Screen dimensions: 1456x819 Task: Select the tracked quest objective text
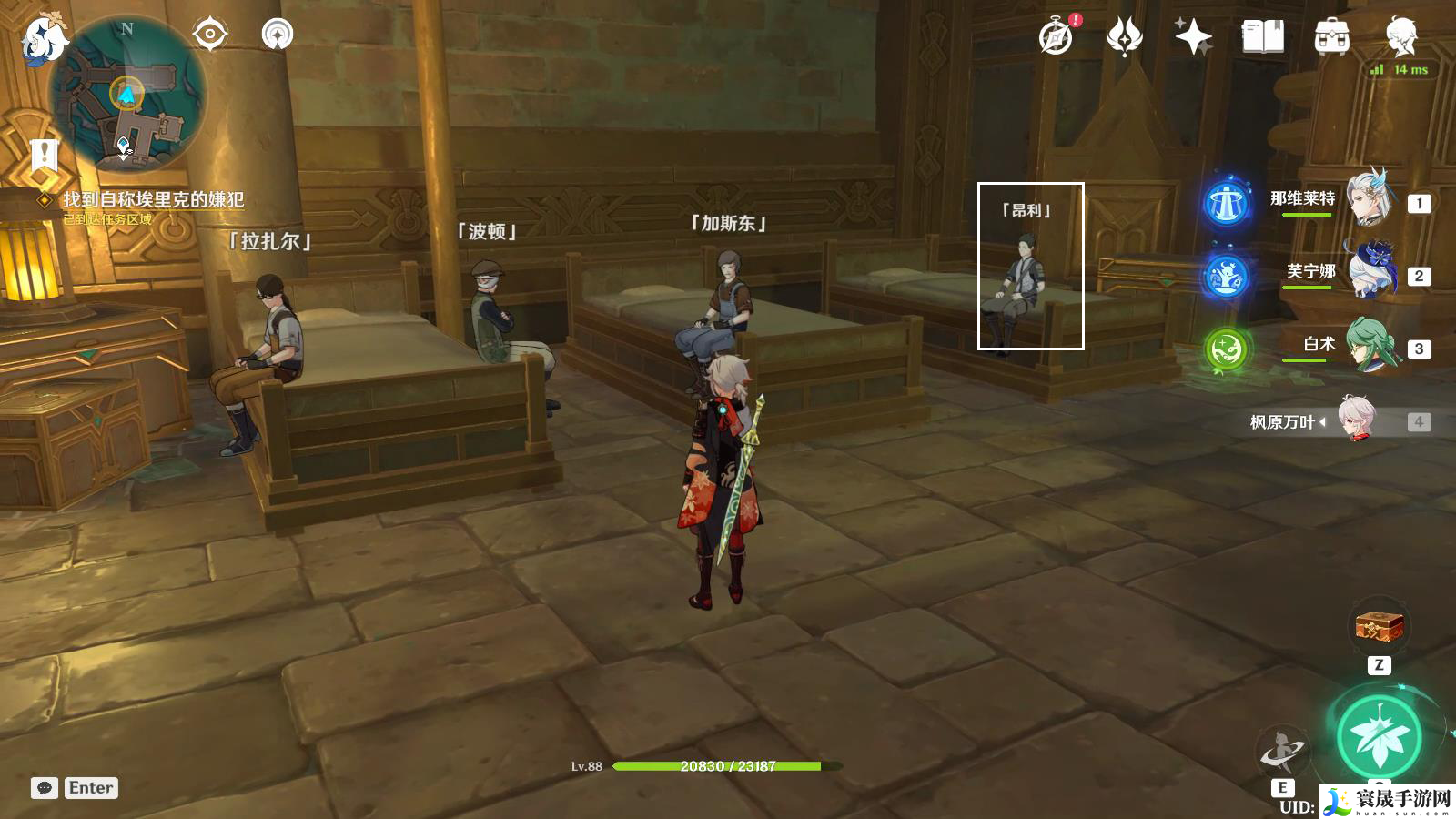tap(153, 199)
